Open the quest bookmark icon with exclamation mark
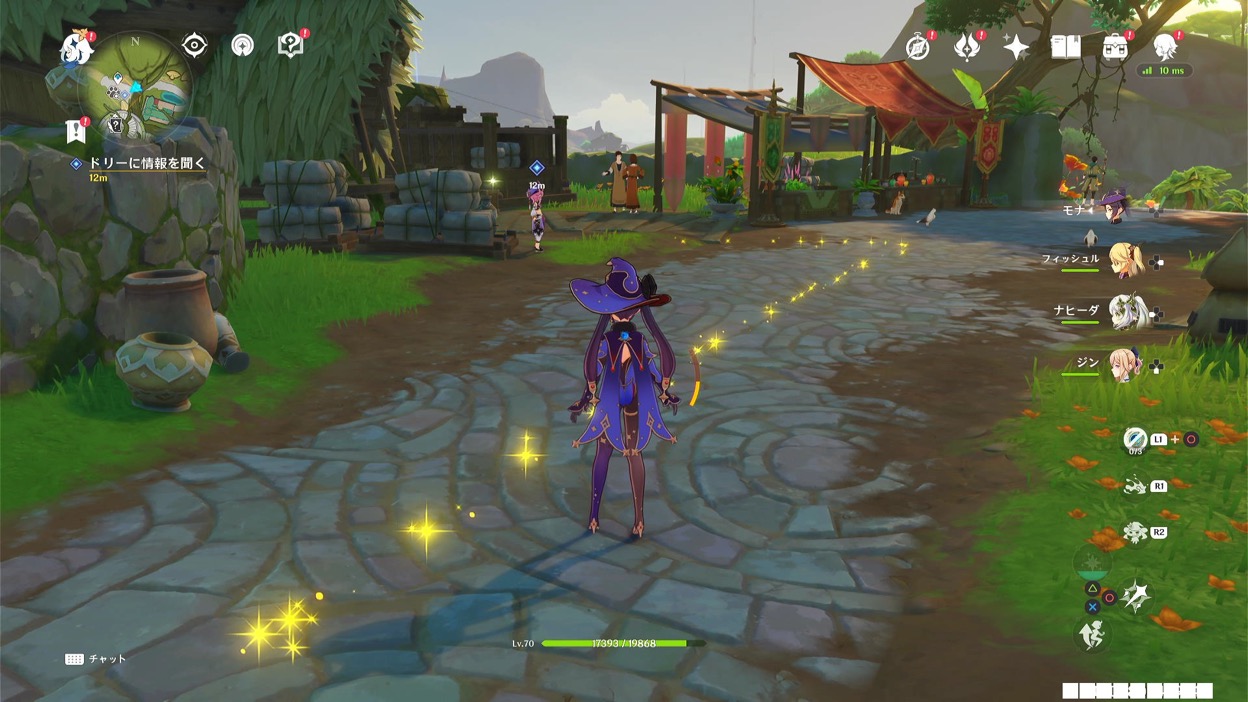Screen dimensions: 1248x702 pyautogui.click(x=75, y=130)
